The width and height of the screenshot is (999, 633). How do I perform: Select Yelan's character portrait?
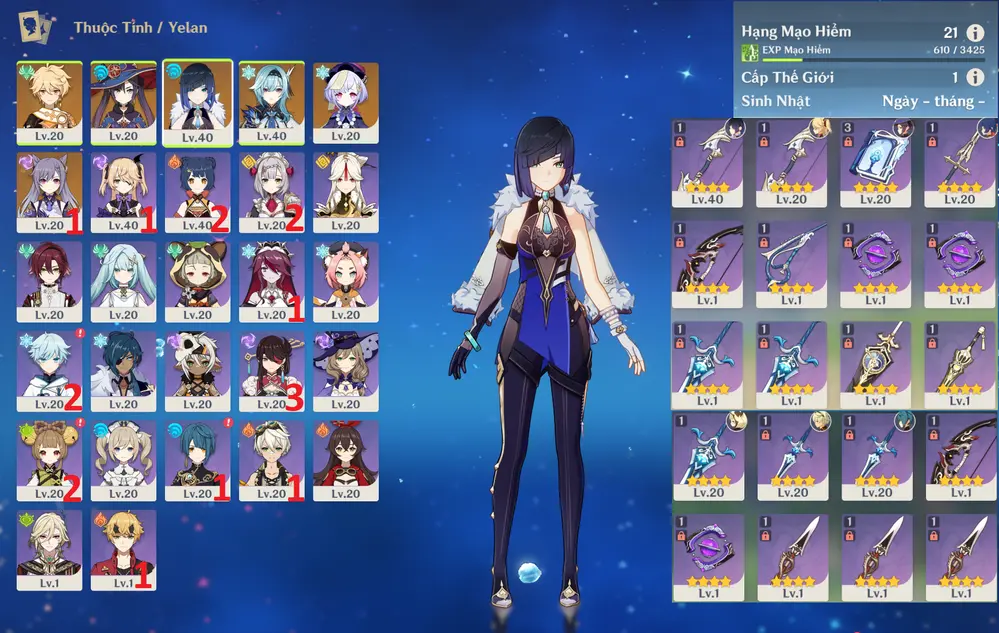tap(198, 102)
